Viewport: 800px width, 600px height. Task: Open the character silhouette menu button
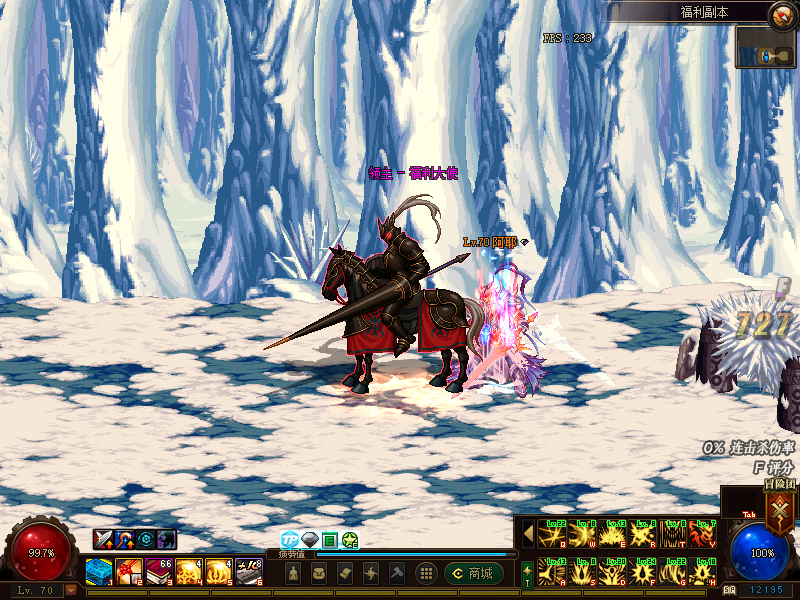[293, 573]
